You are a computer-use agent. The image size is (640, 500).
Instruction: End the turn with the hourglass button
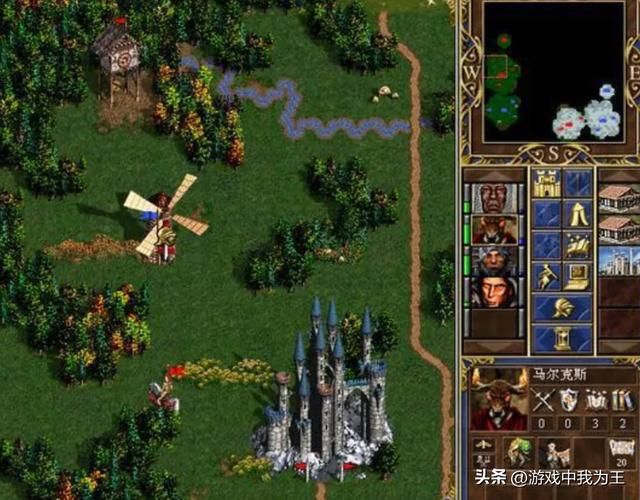point(561,338)
